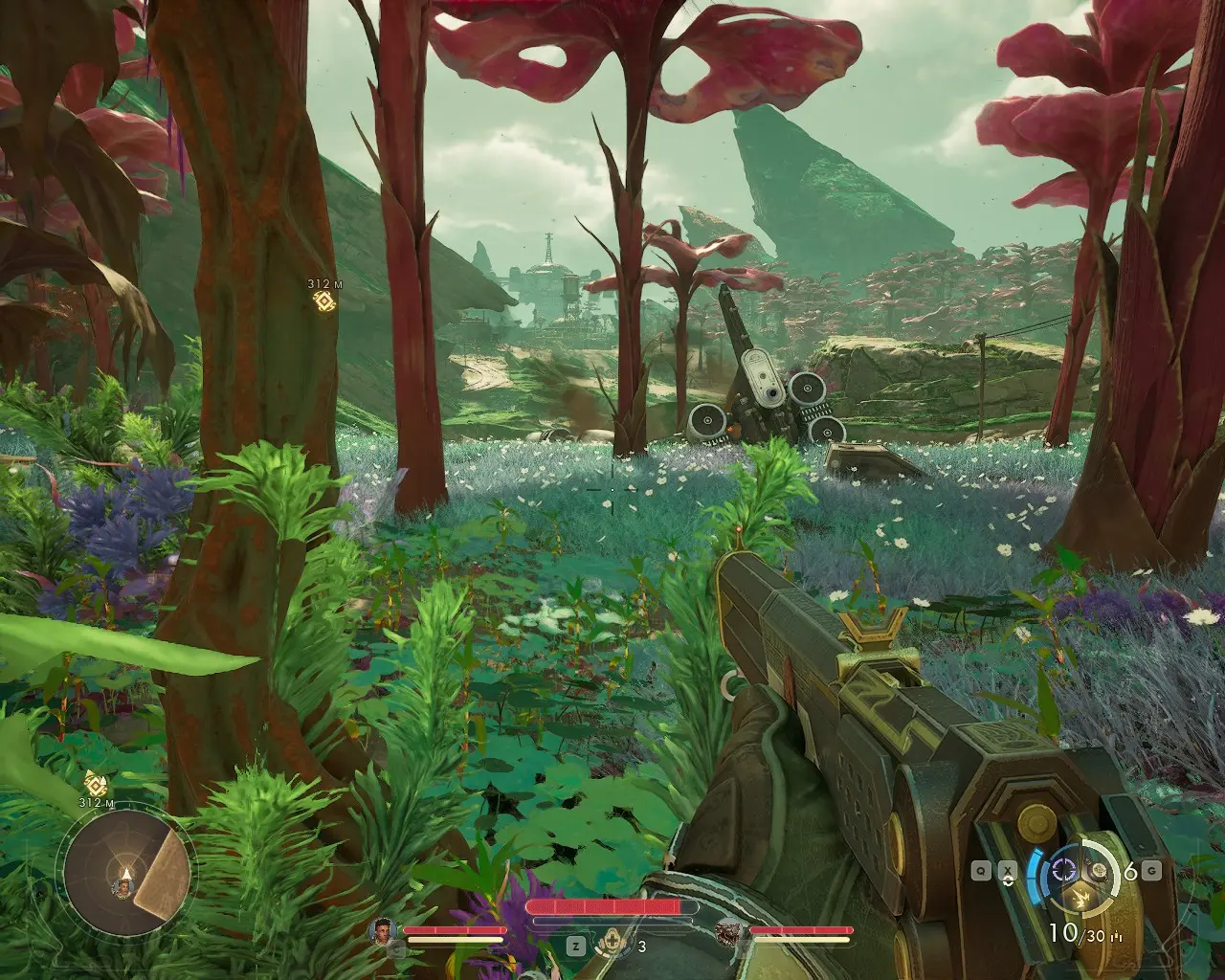Use the healing potion icon
Screen dimensions: 1225x980
click(606, 947)
